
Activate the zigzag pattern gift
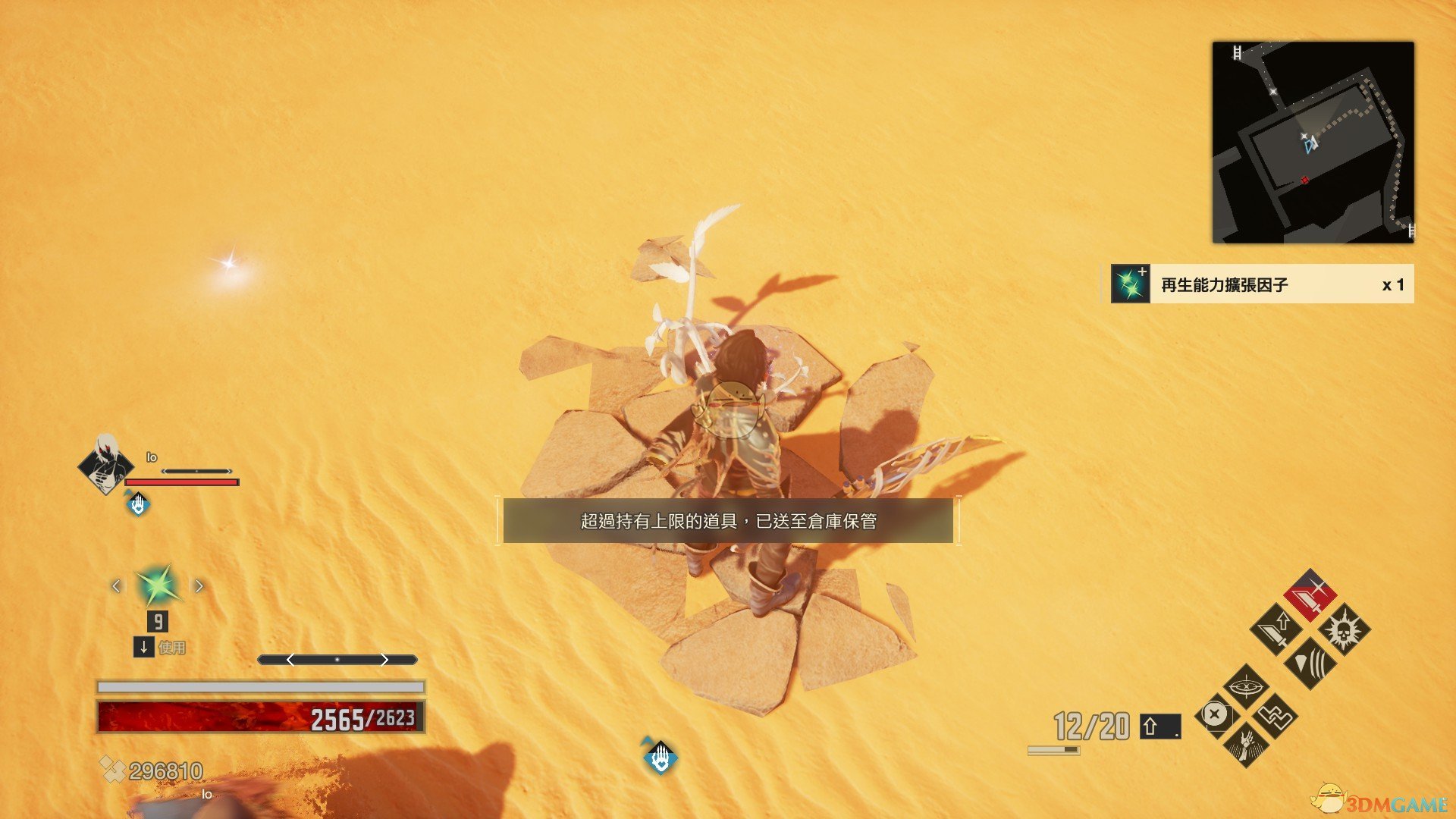pos(1276,715)
